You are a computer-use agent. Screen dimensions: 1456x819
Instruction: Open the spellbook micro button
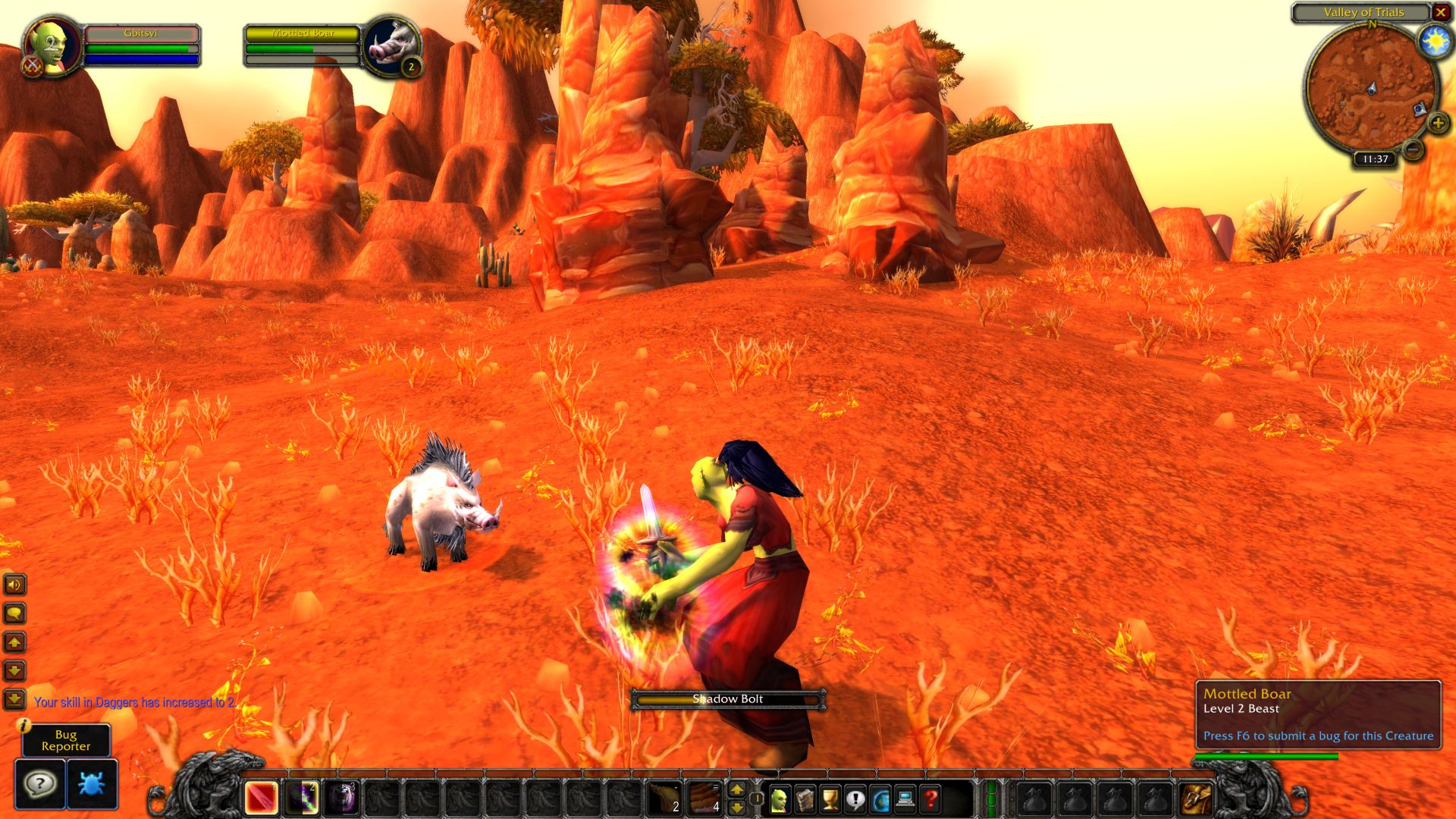tap(805, 799)
